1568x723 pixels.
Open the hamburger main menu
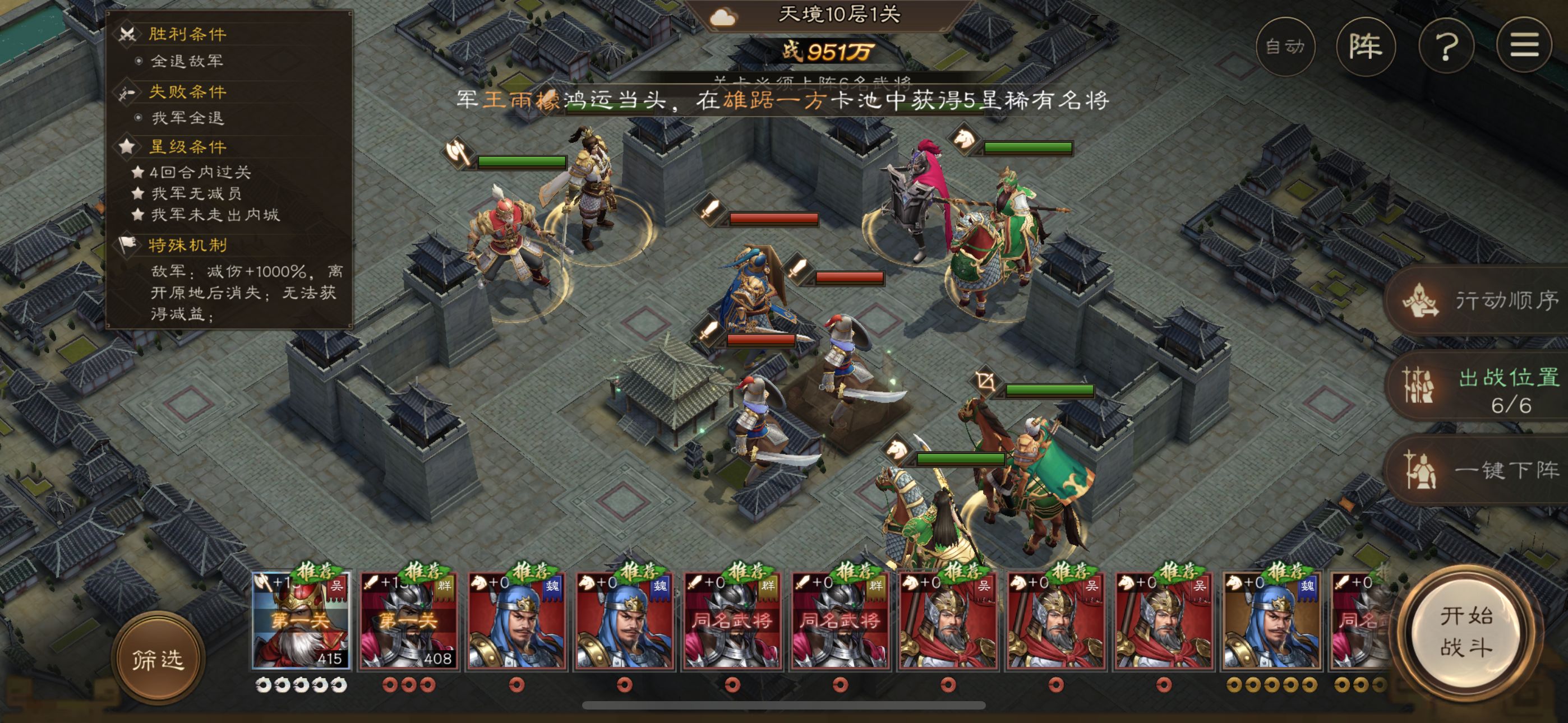pos(1524,47)
